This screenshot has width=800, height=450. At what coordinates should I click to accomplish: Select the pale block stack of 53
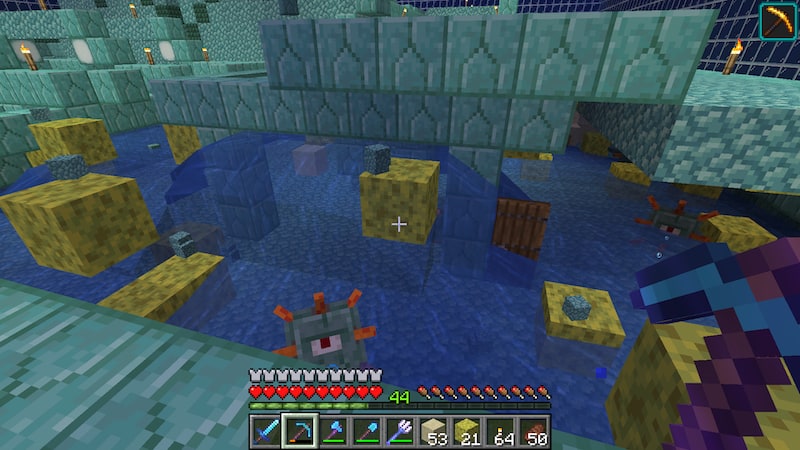pyautogui.click(x=434, y=431)
